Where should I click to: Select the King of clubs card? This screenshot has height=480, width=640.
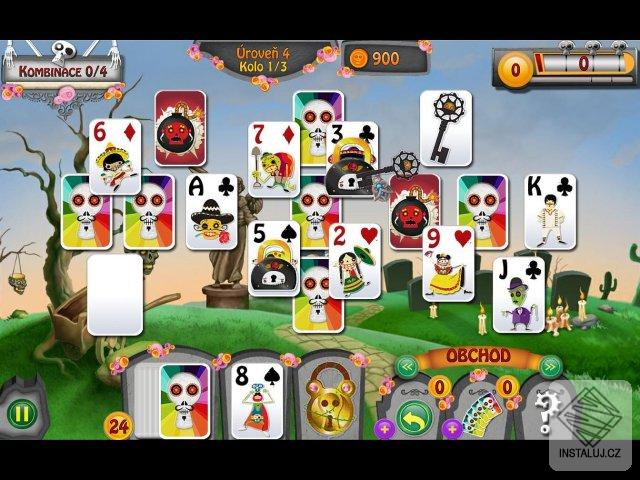(549, 211)
